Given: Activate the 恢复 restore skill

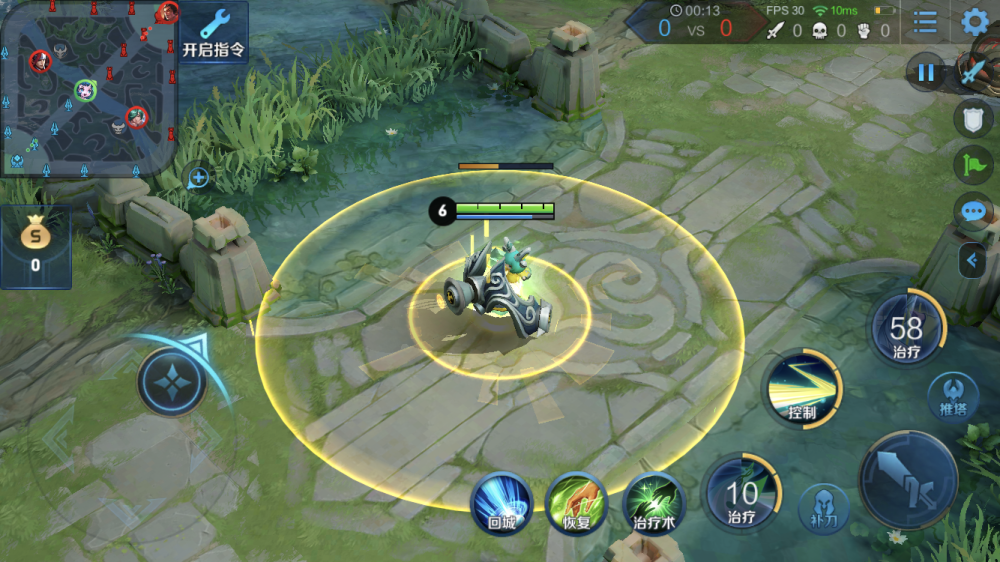Looking at the screenshot, I should tap(576, 503).
